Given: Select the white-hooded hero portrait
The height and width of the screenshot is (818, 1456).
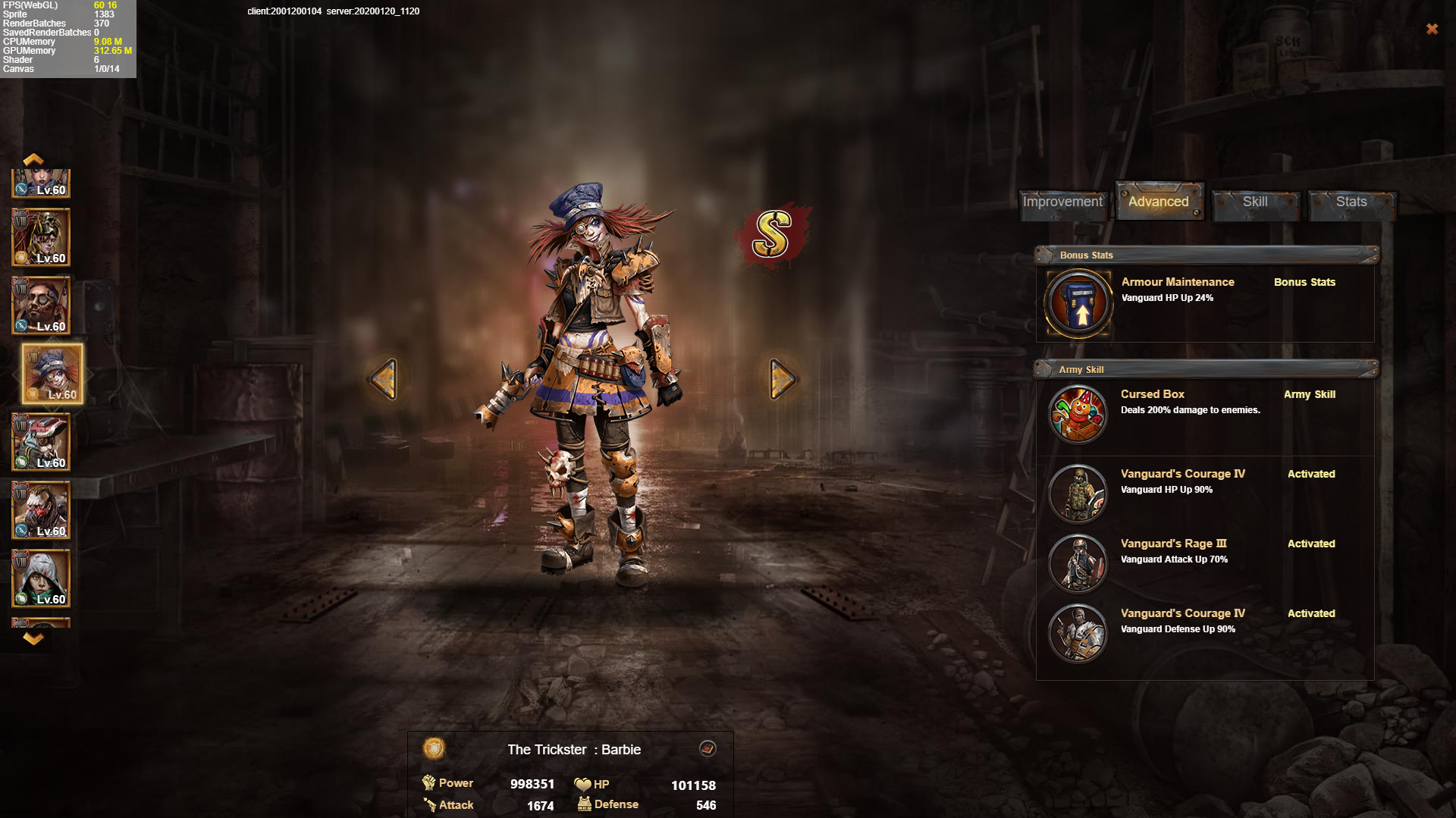Looking at the screenshot, I should click(x=41, y=578).
